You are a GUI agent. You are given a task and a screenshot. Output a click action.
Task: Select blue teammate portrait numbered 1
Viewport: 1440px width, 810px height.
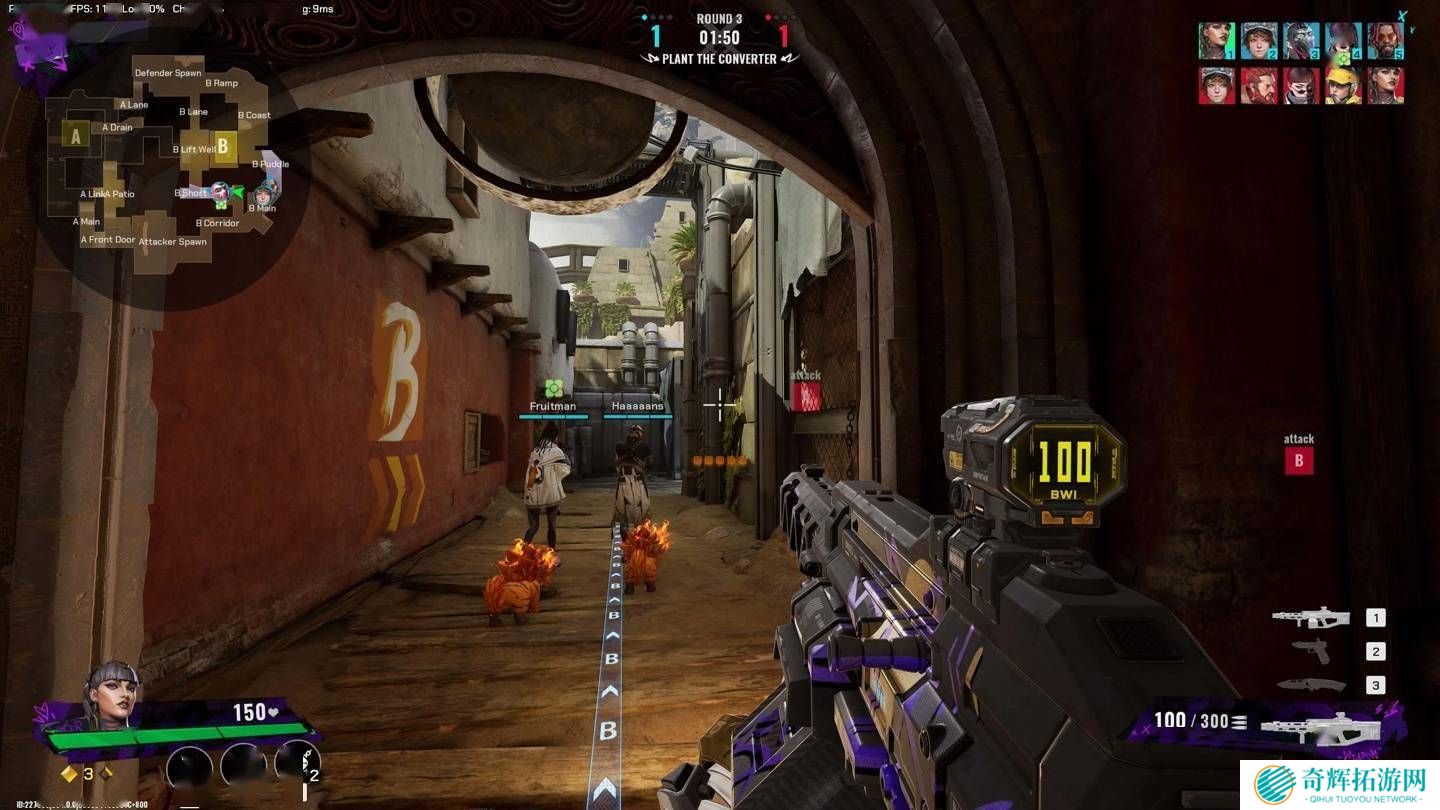[x=1216, y=42]
